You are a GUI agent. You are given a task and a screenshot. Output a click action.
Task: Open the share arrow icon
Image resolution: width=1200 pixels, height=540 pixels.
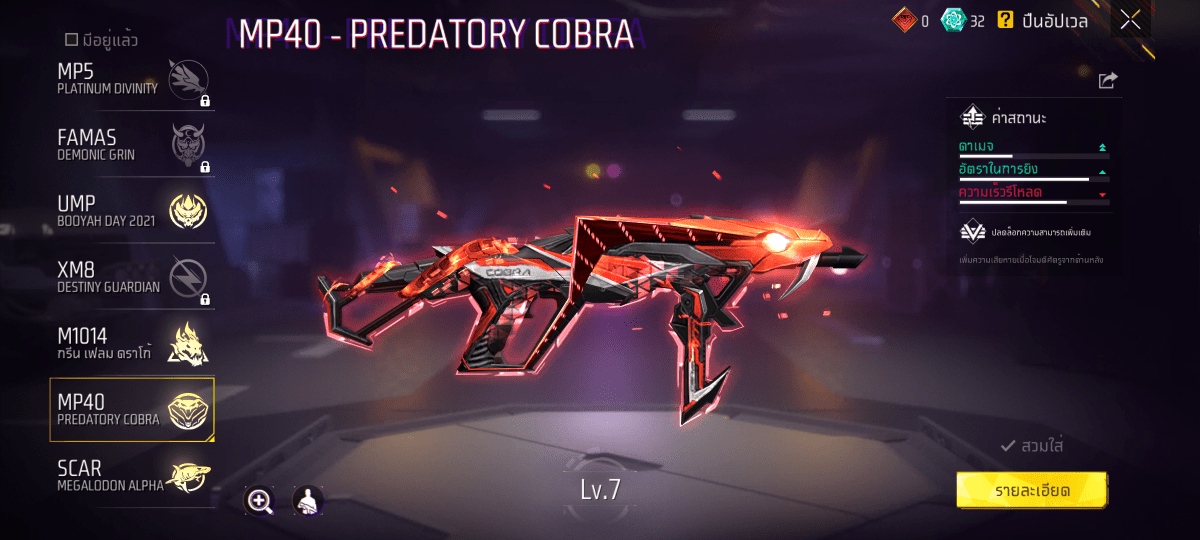1107,81
